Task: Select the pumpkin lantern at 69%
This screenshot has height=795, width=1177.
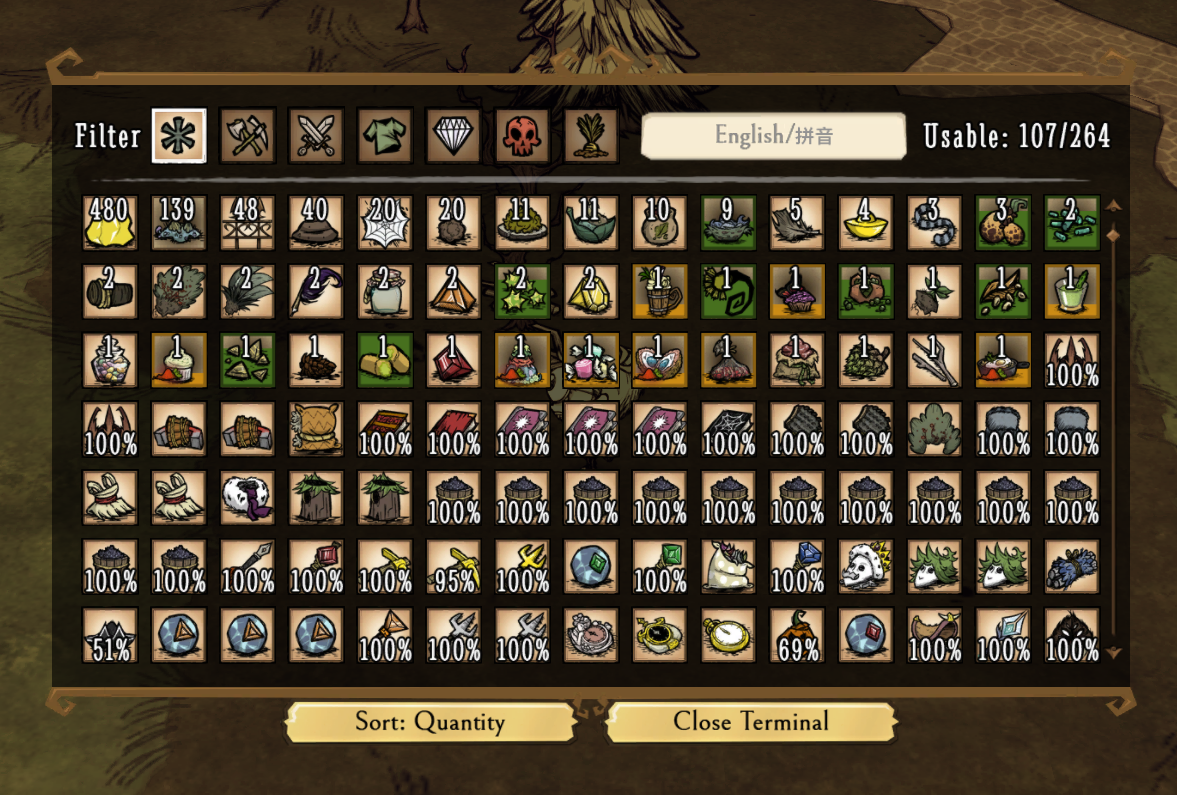Action: click(797, 636)
